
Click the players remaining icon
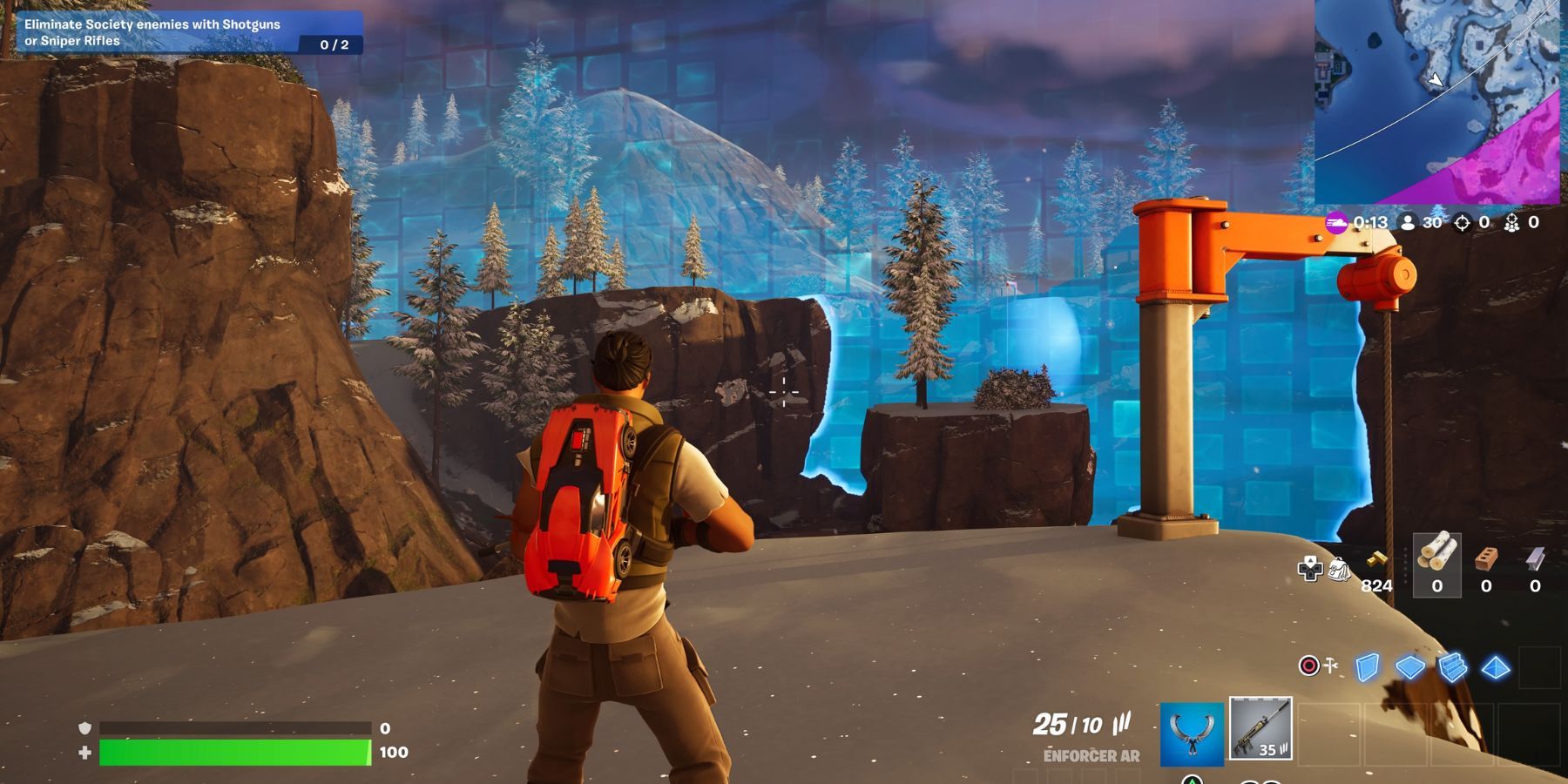[x=1409, y=223]
